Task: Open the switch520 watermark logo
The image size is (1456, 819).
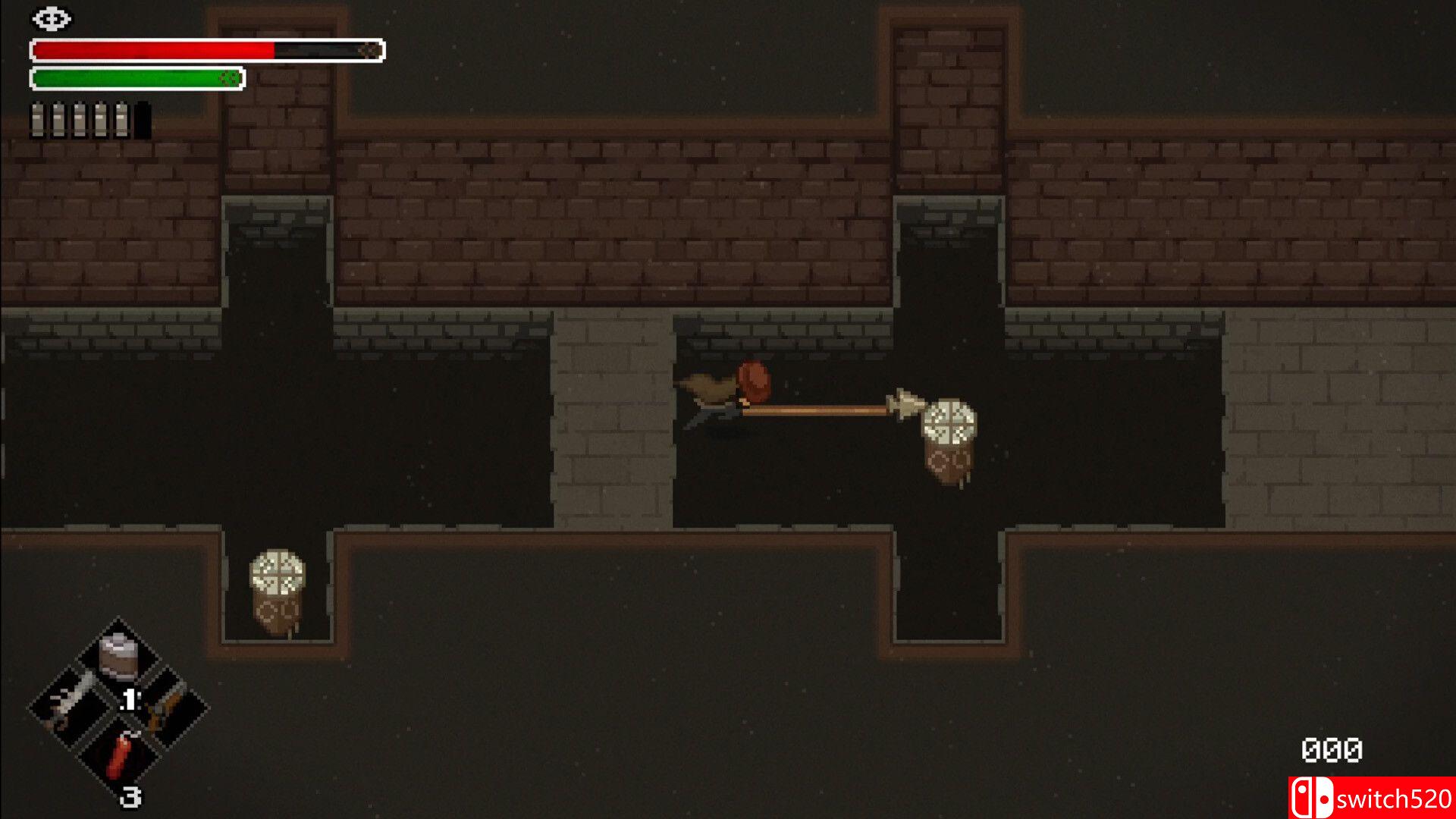Action: [x=1371, y=798]
